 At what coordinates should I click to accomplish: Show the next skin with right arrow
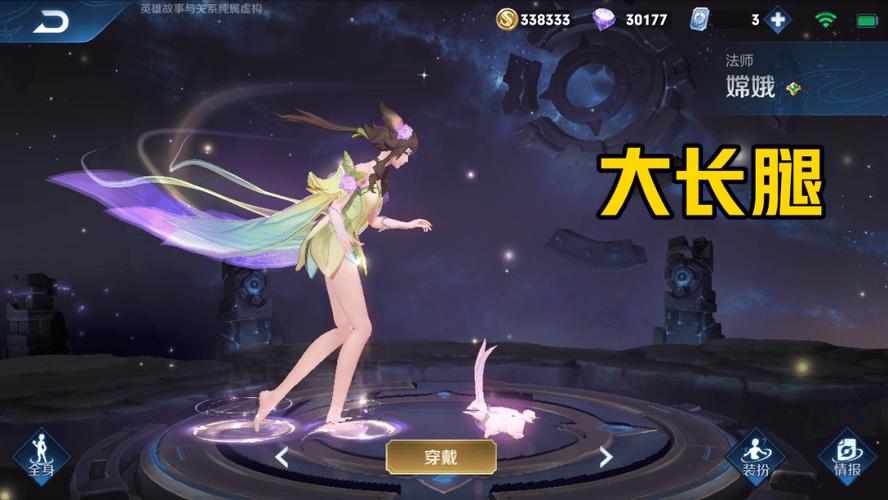(605, 458)
